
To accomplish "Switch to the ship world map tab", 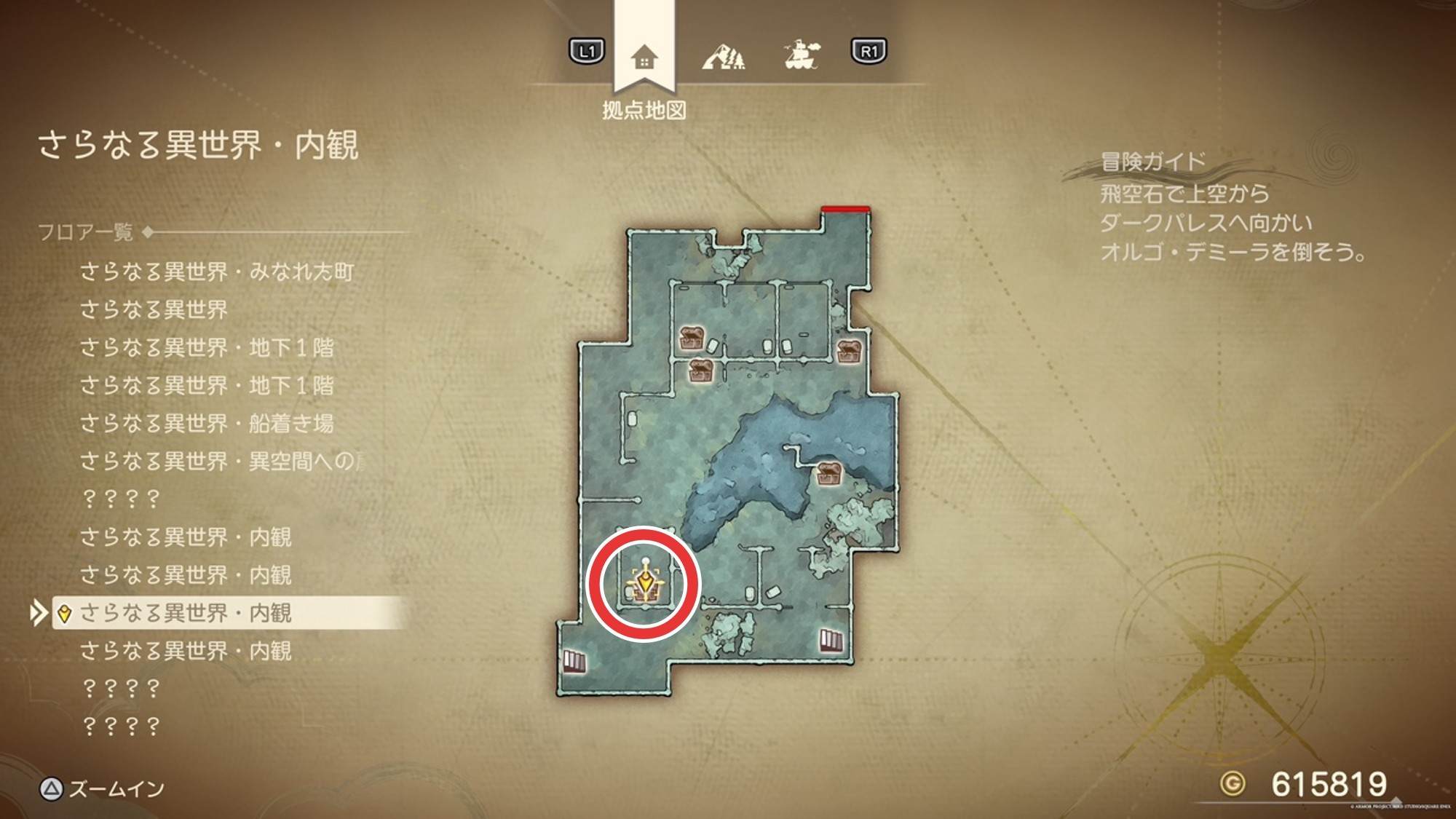I will (802, 55).
